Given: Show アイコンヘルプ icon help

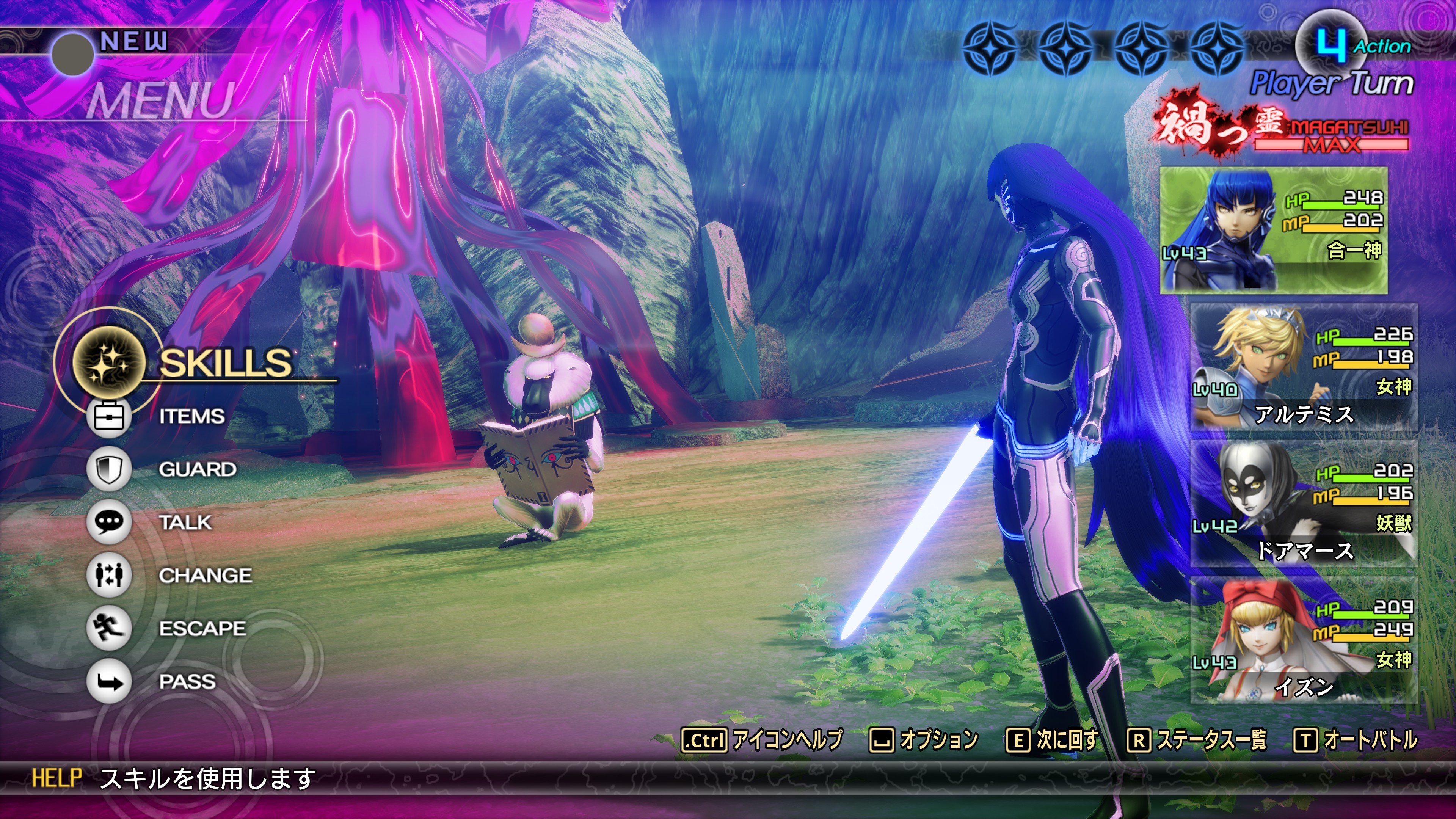Looking at the screenshot, I should click(762, 739).
